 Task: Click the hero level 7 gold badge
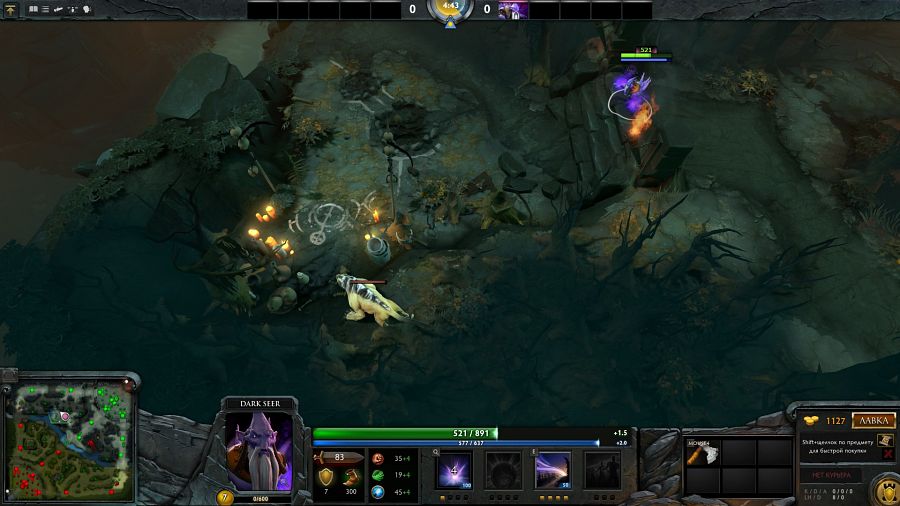click(x=225, y=497)
